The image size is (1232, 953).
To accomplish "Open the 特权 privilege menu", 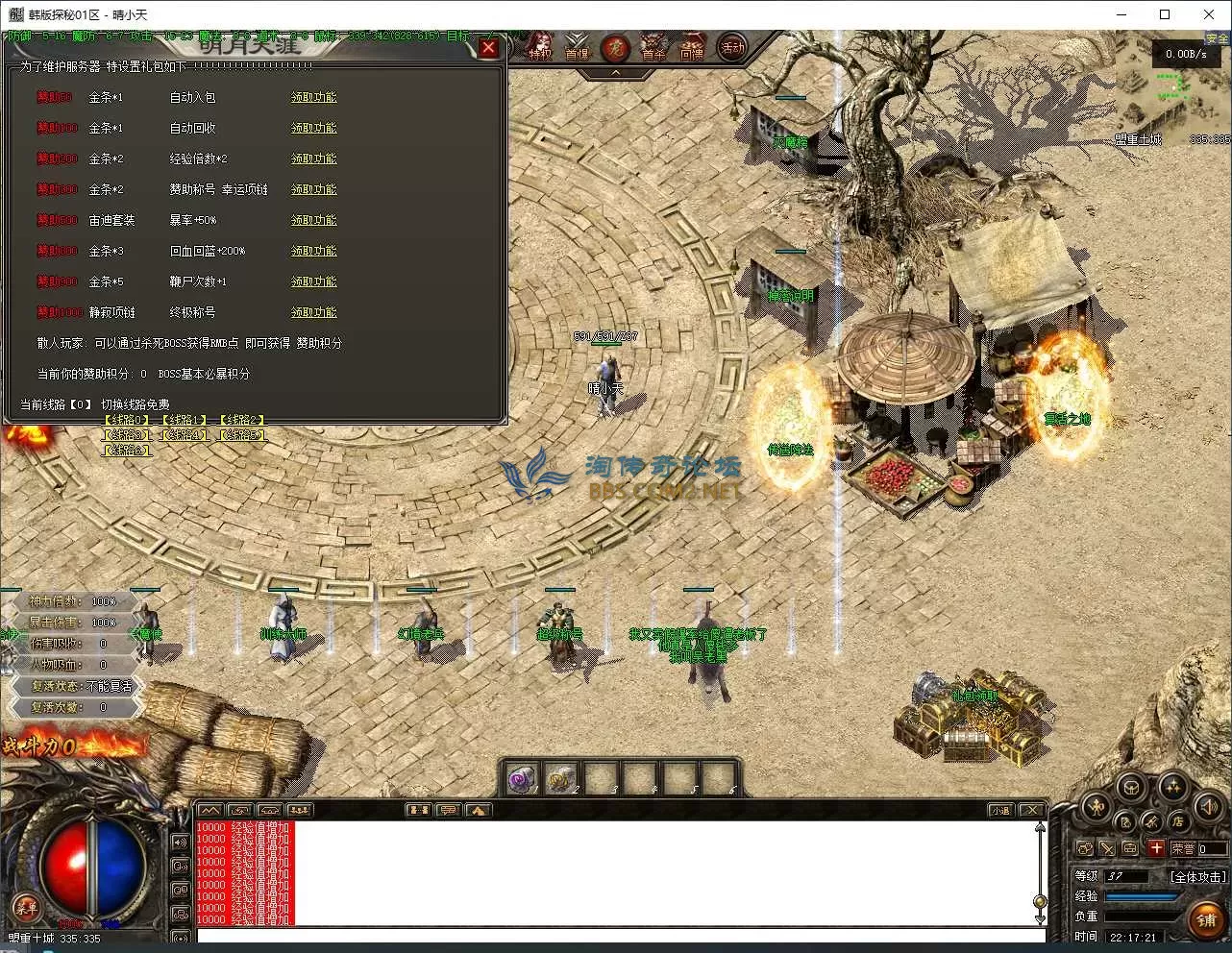I will pos(540,47).
